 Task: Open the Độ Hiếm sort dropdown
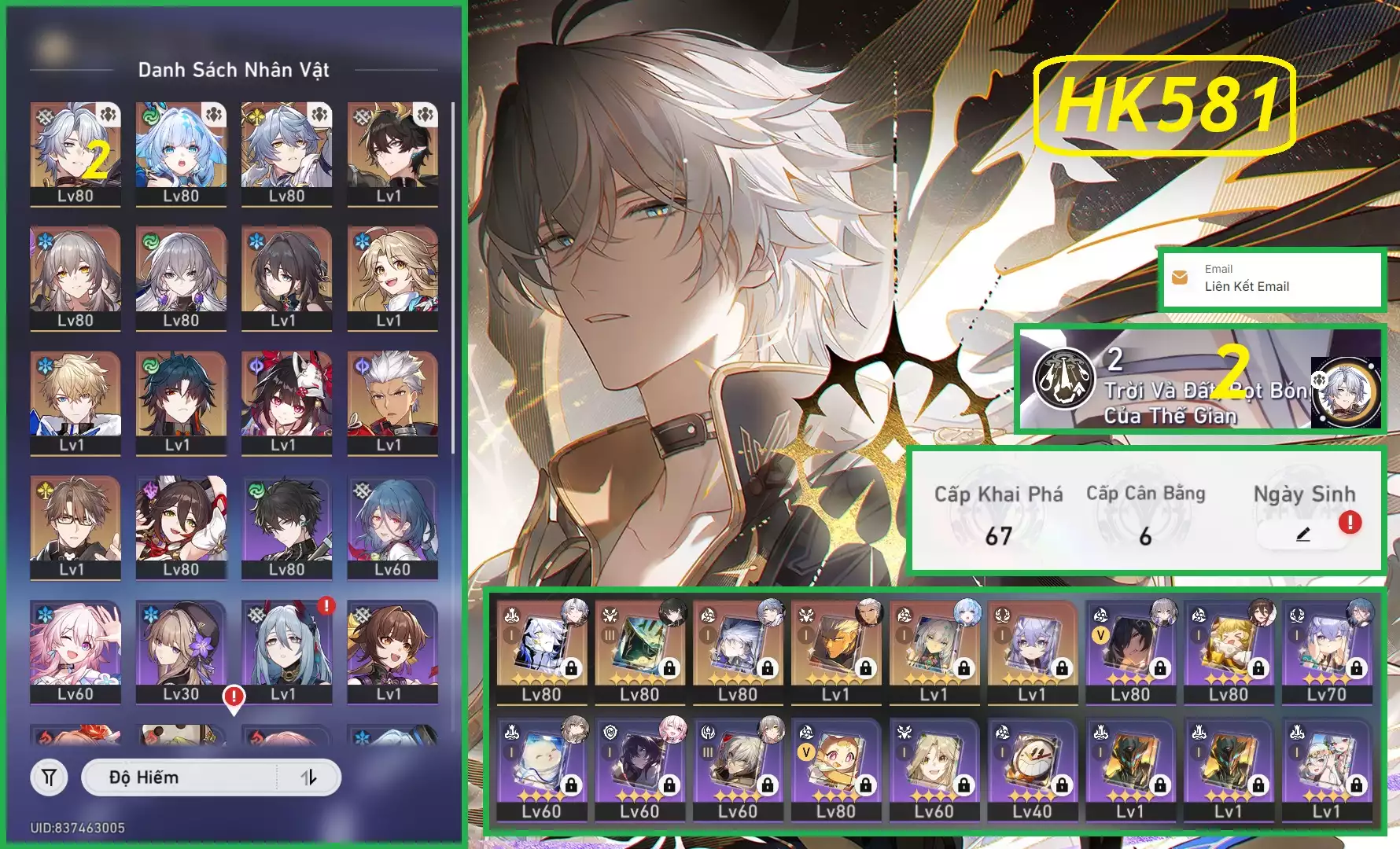click(x=181, y=777)
